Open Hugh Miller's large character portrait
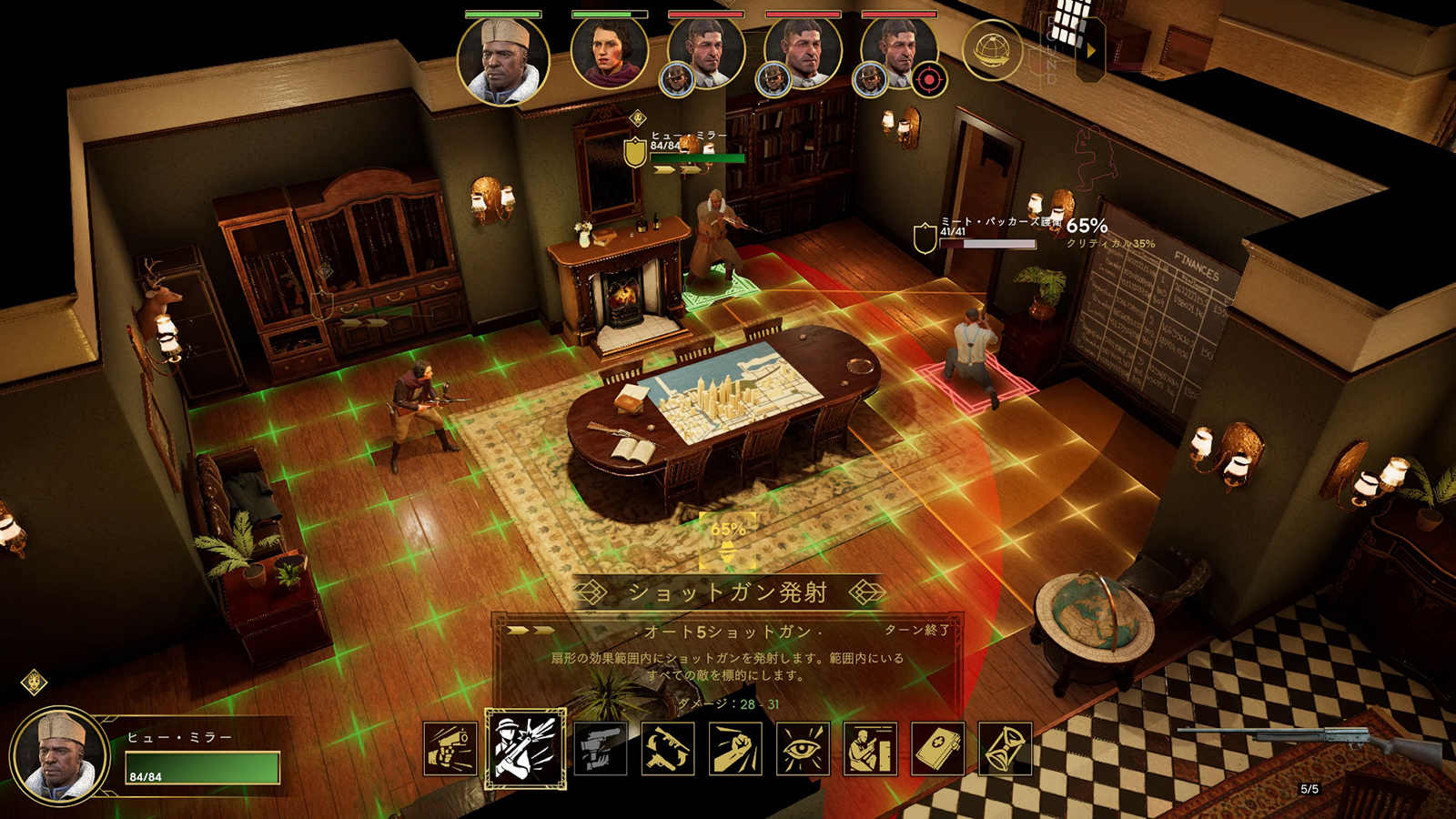Viewport: 1456px width, 819px height. 60,755
